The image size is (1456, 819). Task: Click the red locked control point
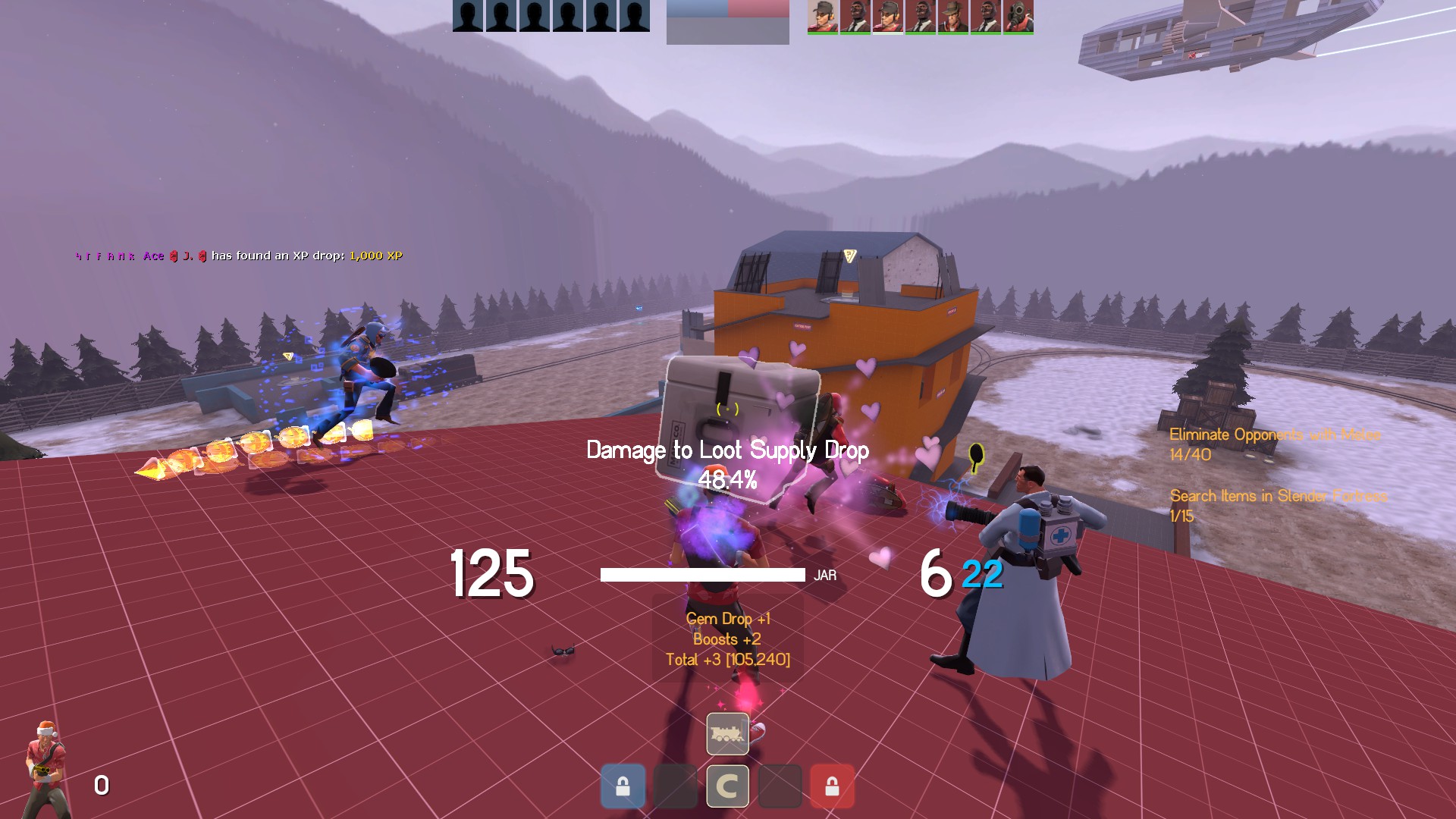[832, 786]
